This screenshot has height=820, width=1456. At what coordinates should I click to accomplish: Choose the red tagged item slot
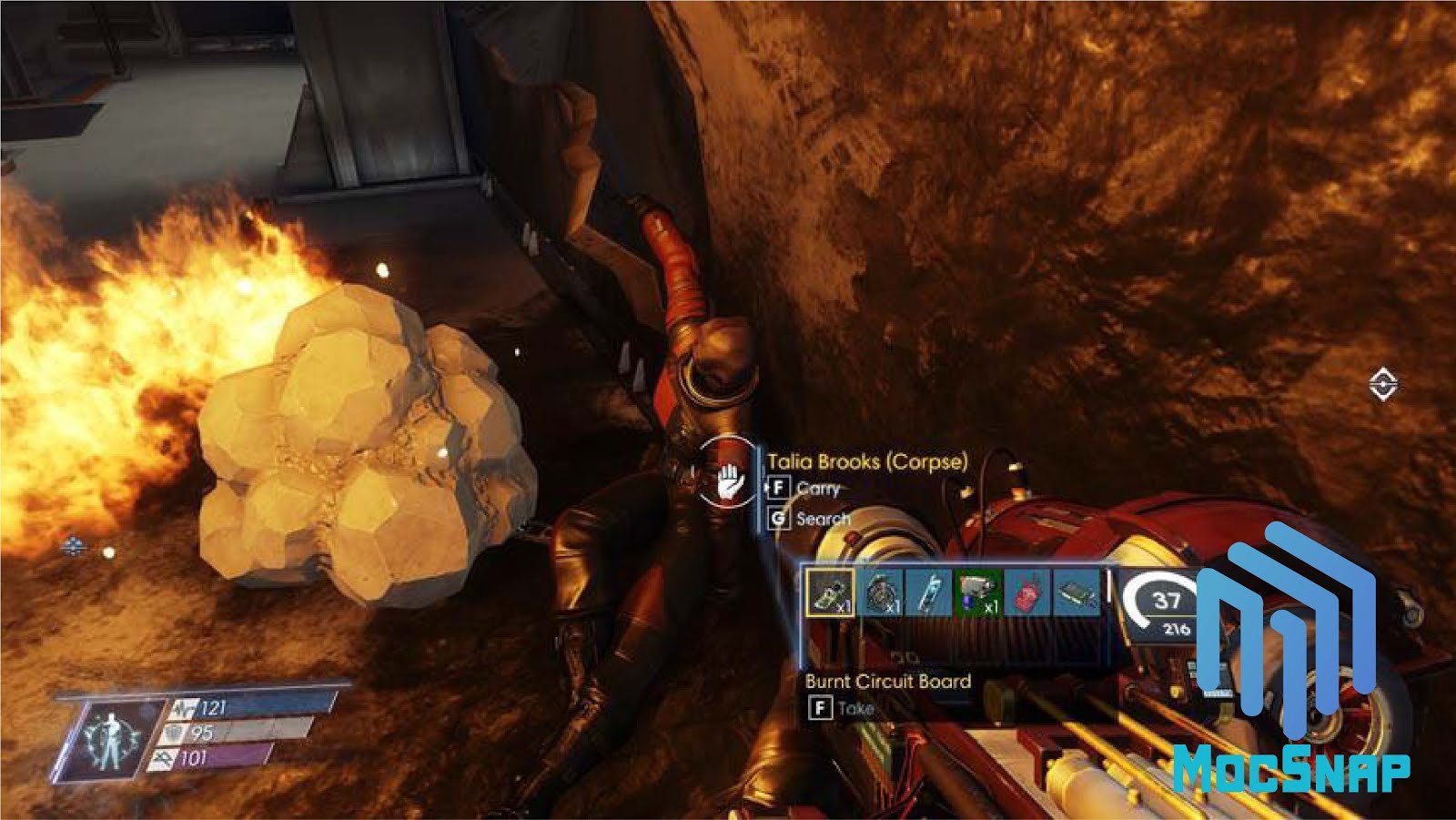pos(1026,592)
